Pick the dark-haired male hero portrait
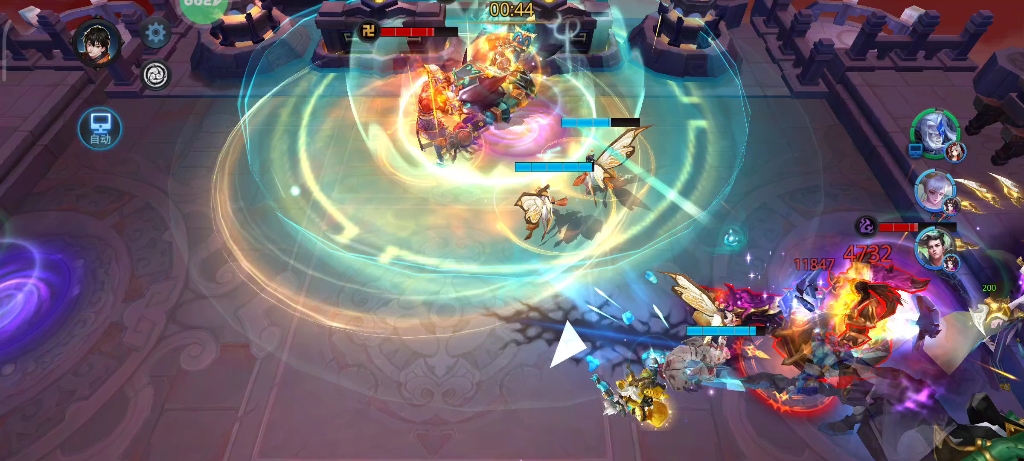Screen dimensions: 1024x461 pyautogui.click(x=934, y=249)
